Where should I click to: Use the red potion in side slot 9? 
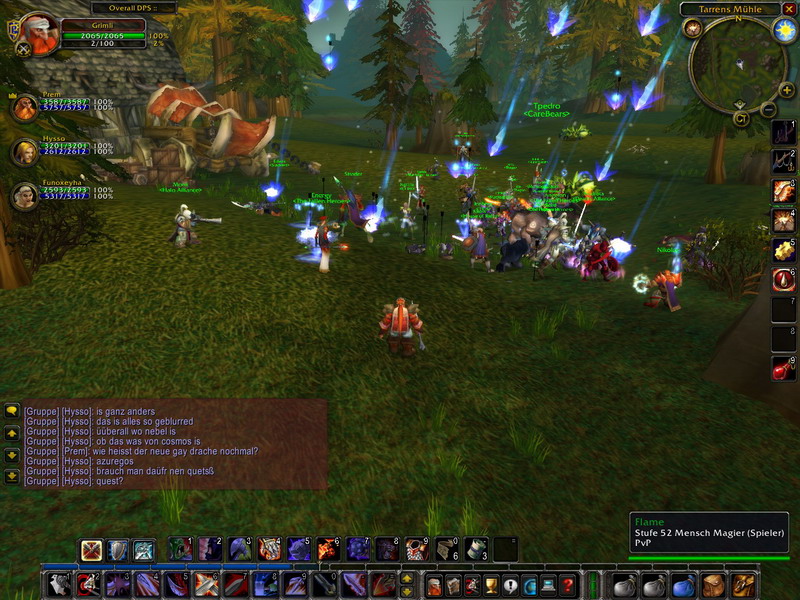[x=784, y=370]
